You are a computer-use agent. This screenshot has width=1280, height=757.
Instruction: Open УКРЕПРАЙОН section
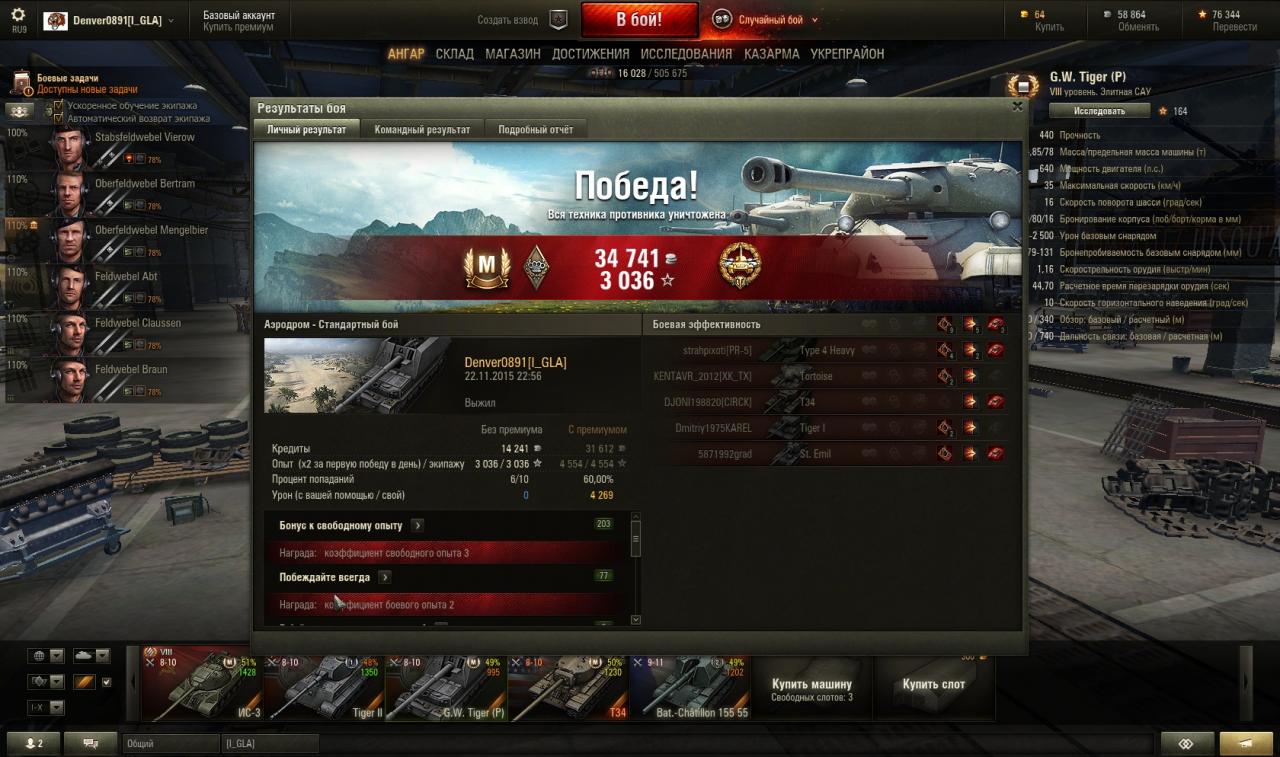point(847,54)
